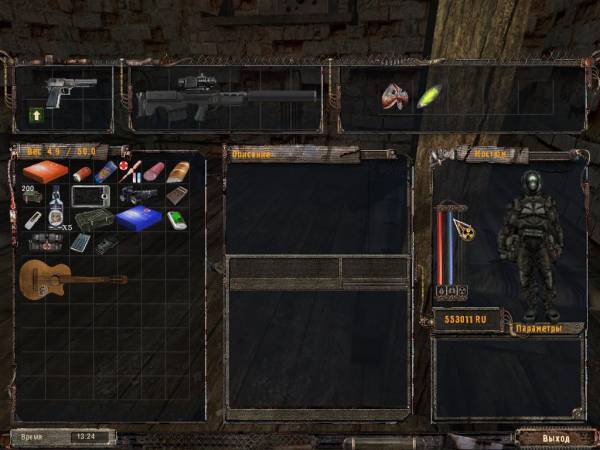Select the dark green military case

coord(96,219)
